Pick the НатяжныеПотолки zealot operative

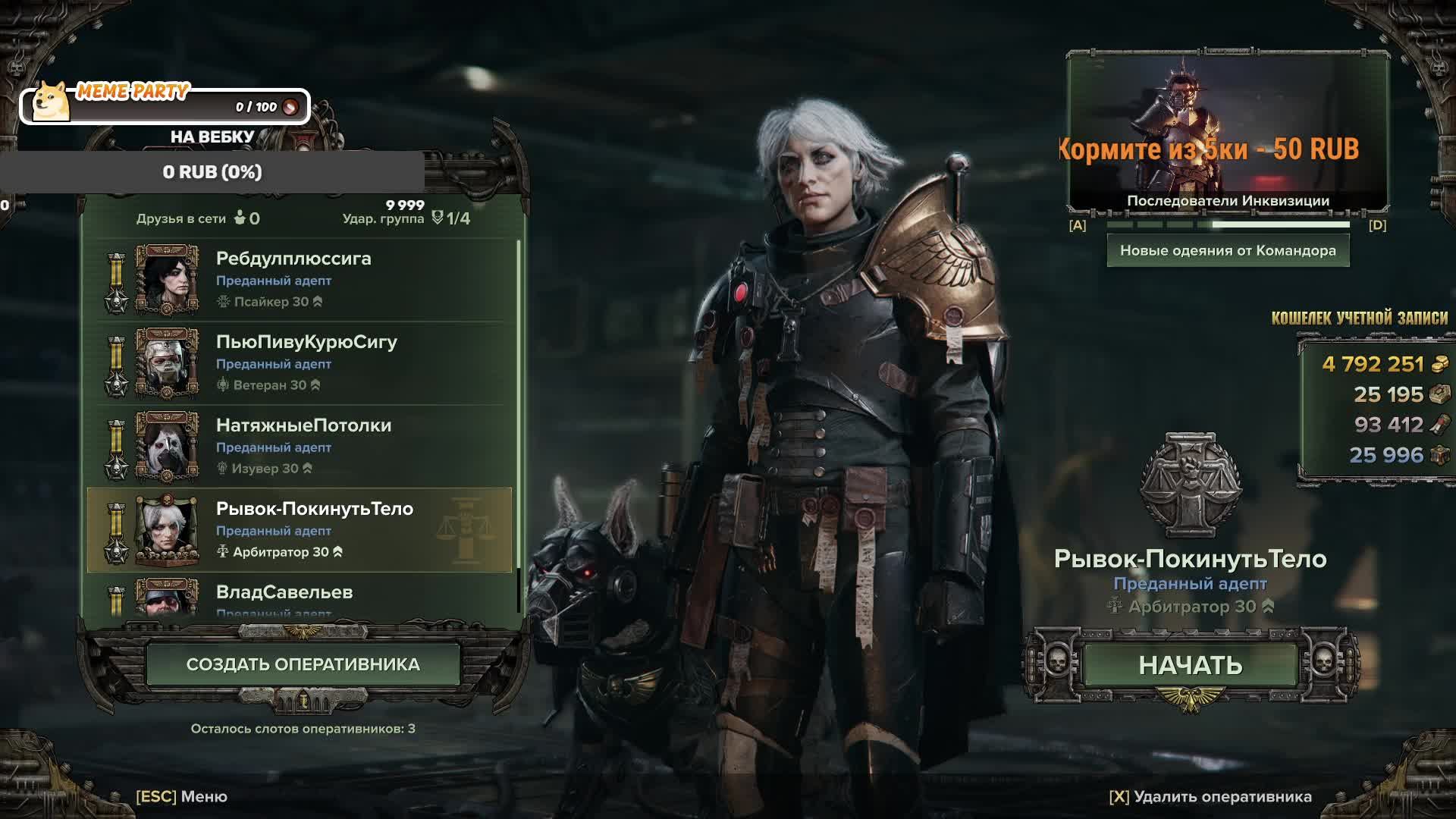303,446
